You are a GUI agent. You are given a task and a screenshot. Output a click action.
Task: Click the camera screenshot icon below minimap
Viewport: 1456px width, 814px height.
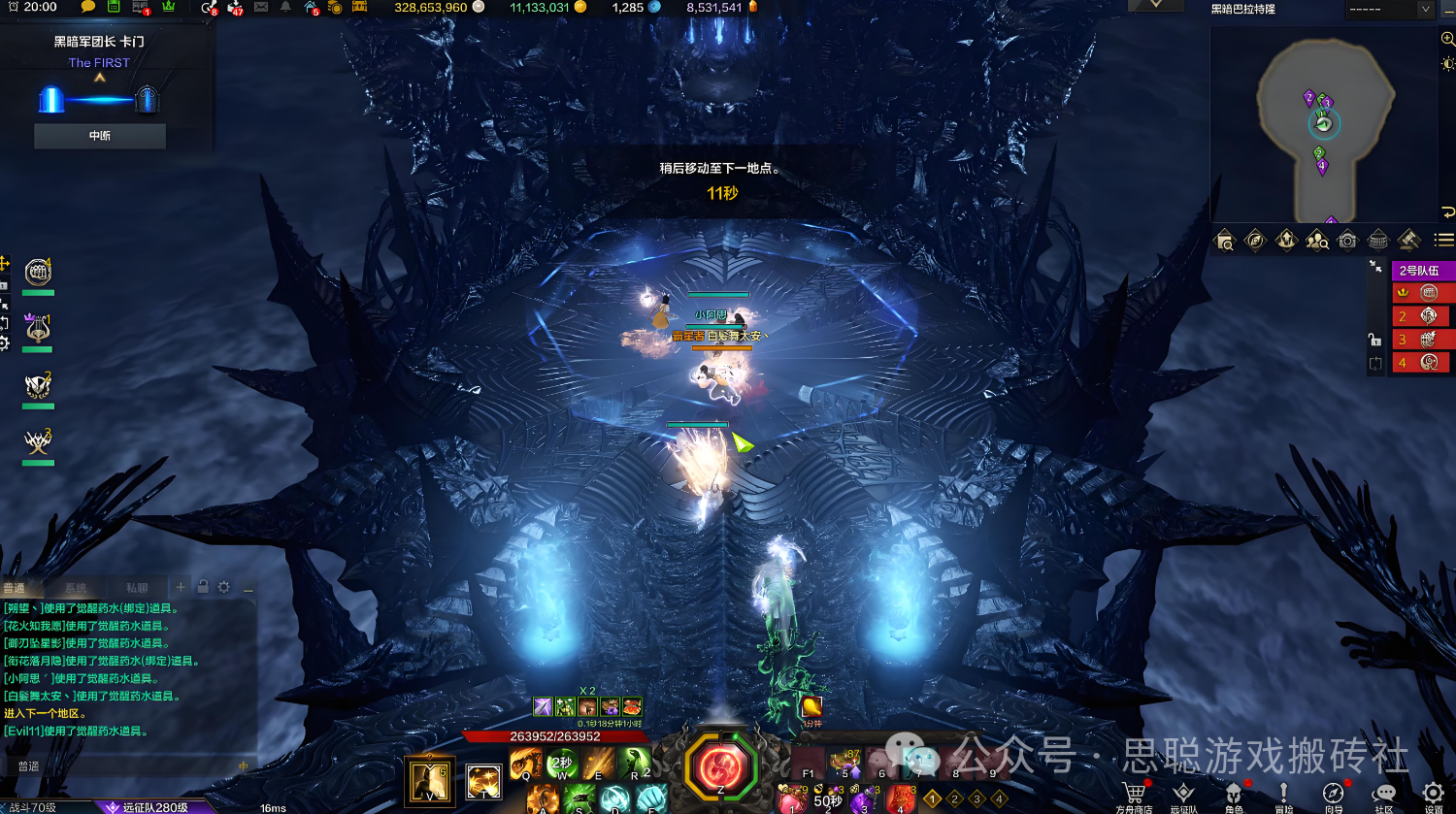coord(1347,241)
